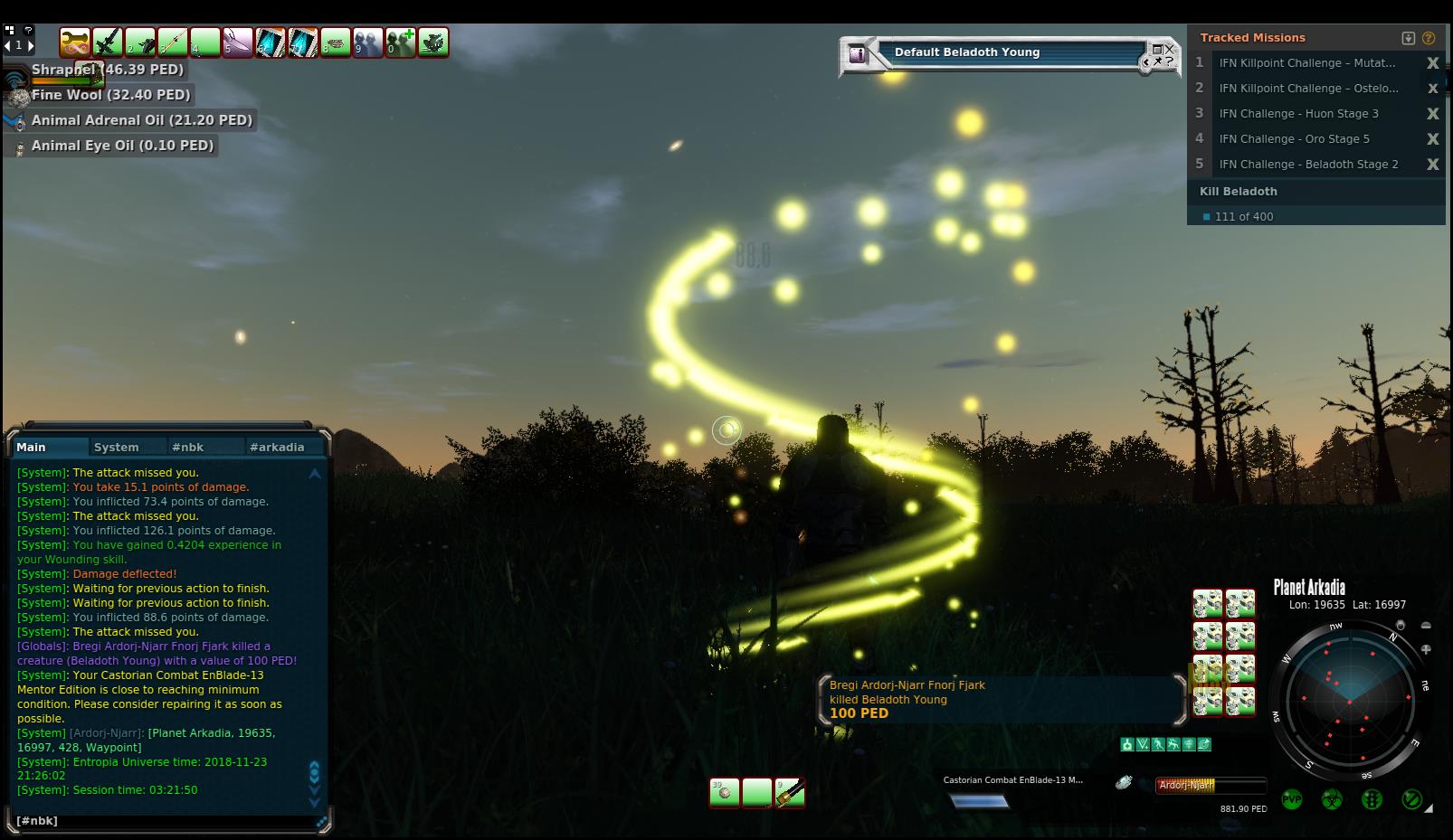Collapse the Tracked Missions panel
Image resolution: width=1453 pixels, height=840 pixels.
(1408, 38)
